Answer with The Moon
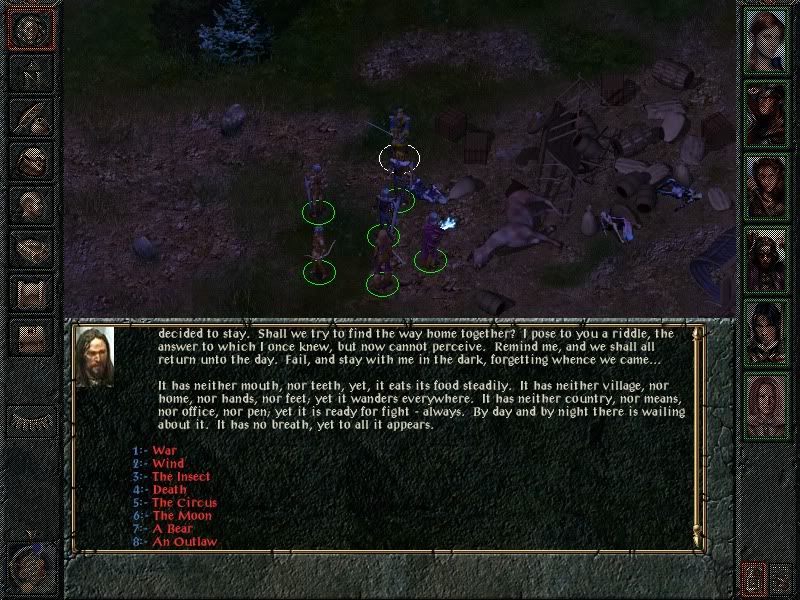This screenshot has height=600, width=800. tap(182, 516)
